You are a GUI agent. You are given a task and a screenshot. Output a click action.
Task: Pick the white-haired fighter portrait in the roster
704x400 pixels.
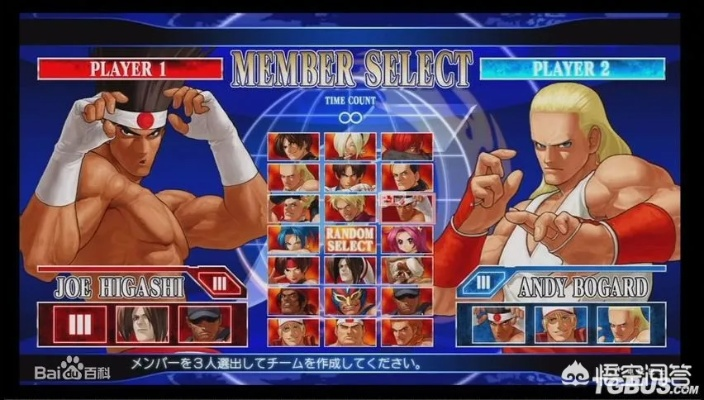point(349,146)
